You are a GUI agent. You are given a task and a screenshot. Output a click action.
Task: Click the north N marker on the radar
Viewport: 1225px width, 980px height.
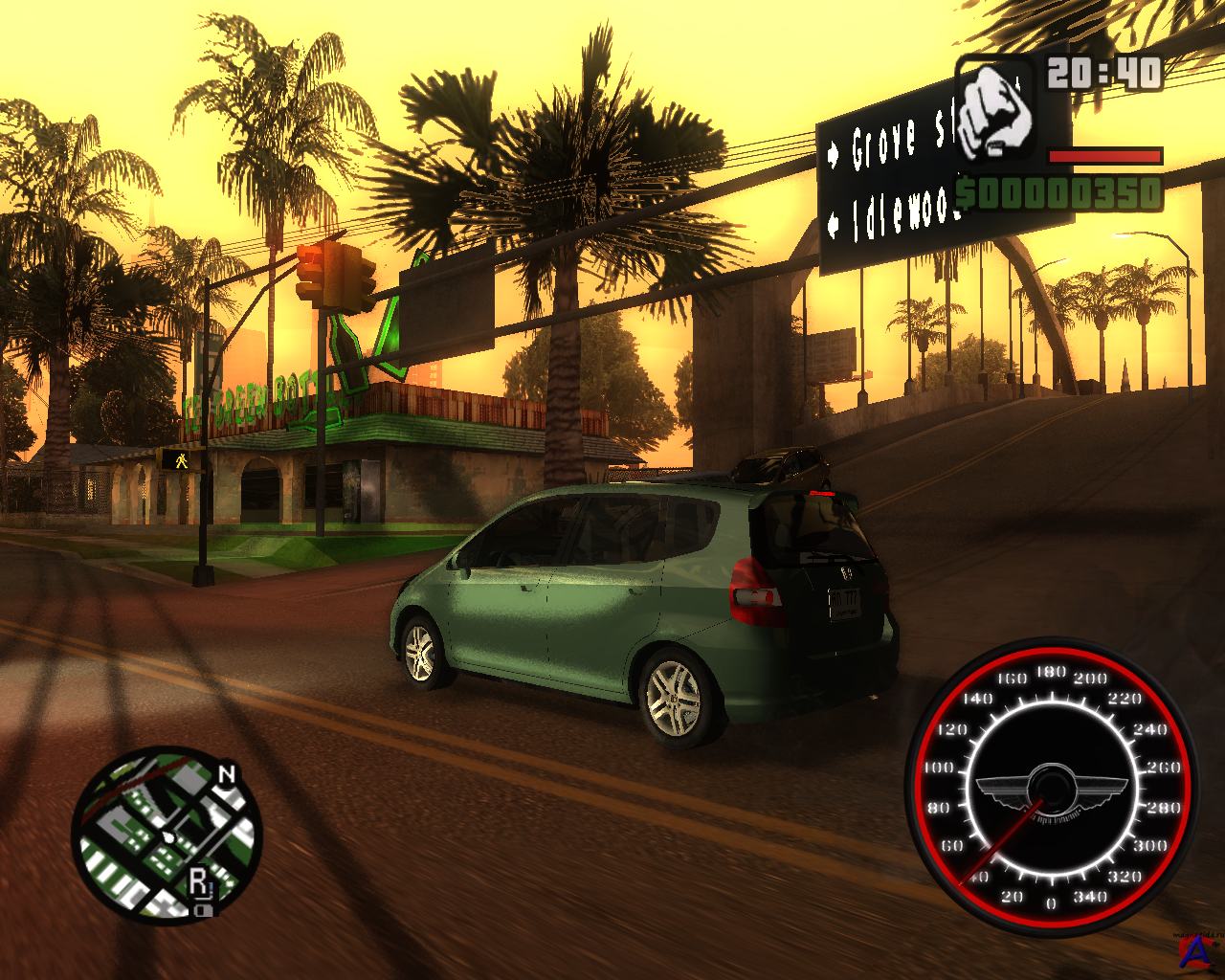click(x=227, y=774)
